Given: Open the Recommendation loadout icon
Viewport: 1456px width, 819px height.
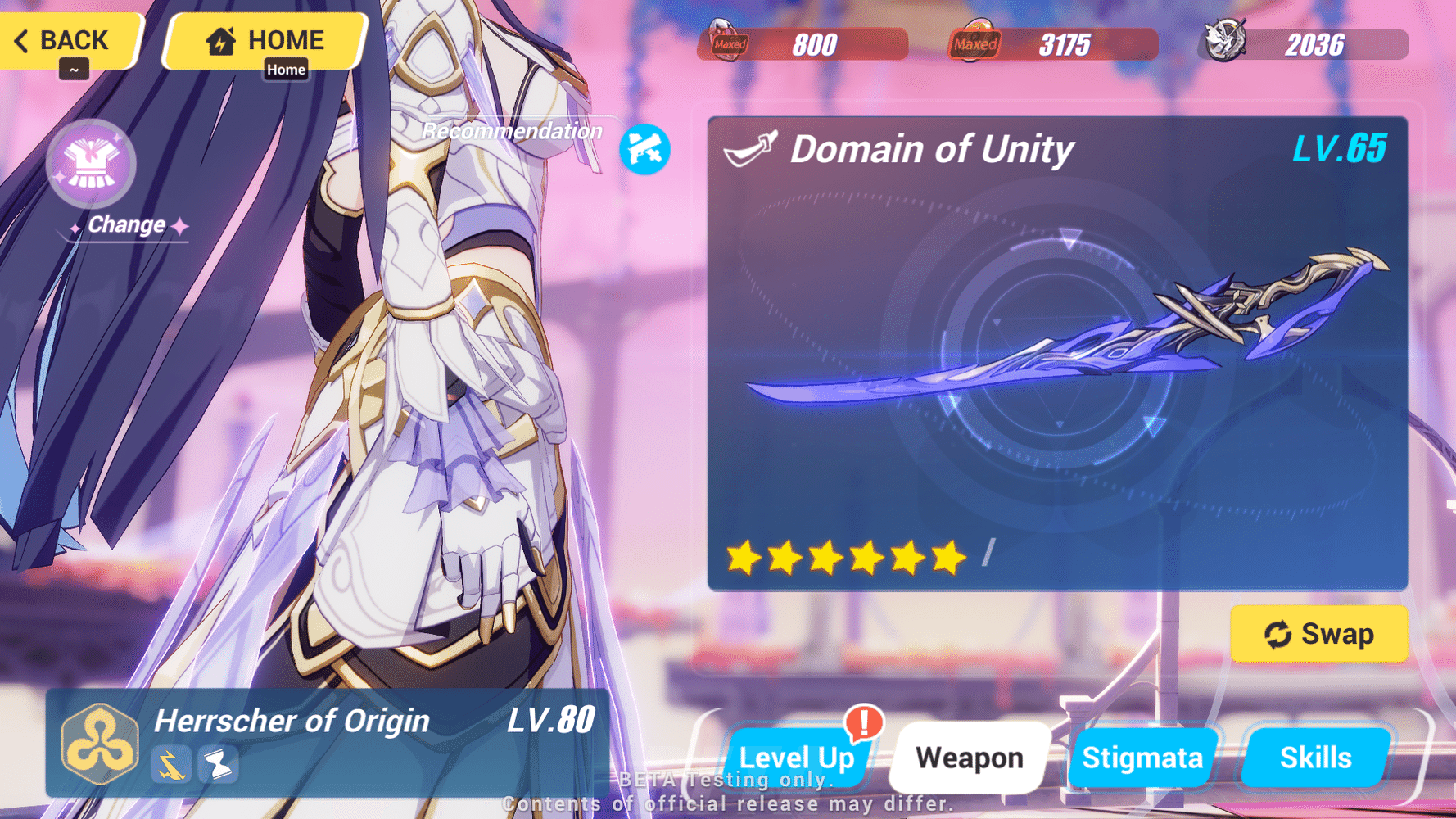Looking at the screenshot, I should point(645,149).
